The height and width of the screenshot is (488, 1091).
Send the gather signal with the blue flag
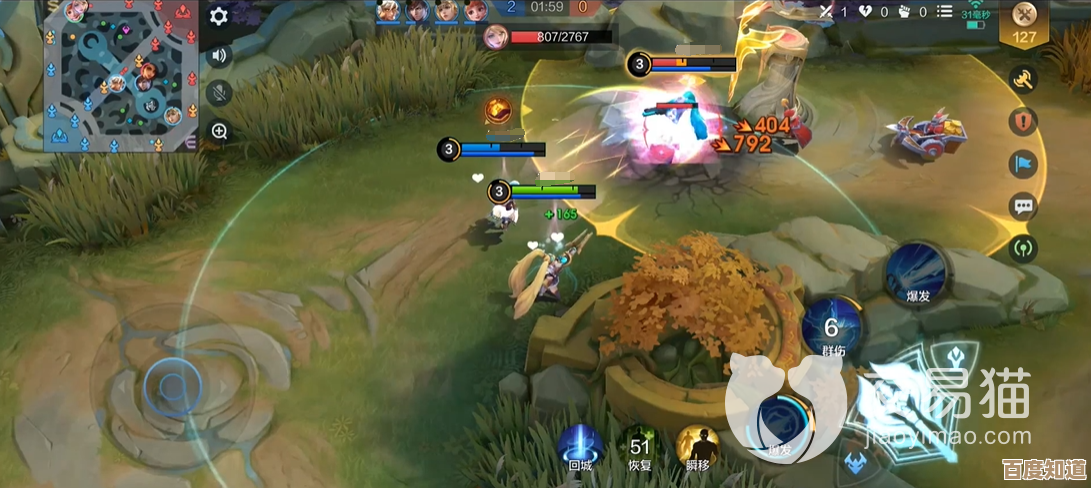tap(1023, 164)
